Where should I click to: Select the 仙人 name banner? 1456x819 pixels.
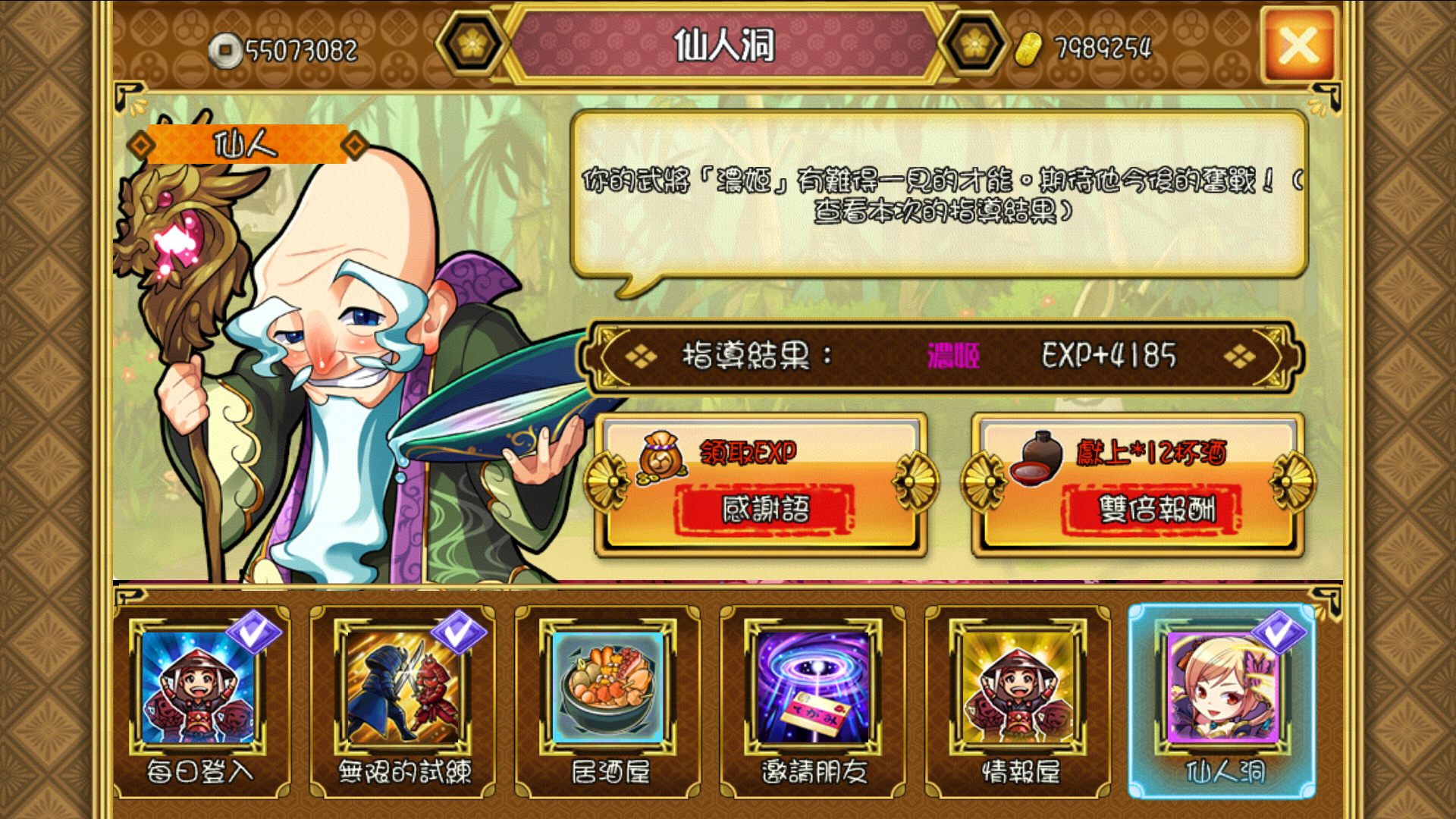click(246, 146)
